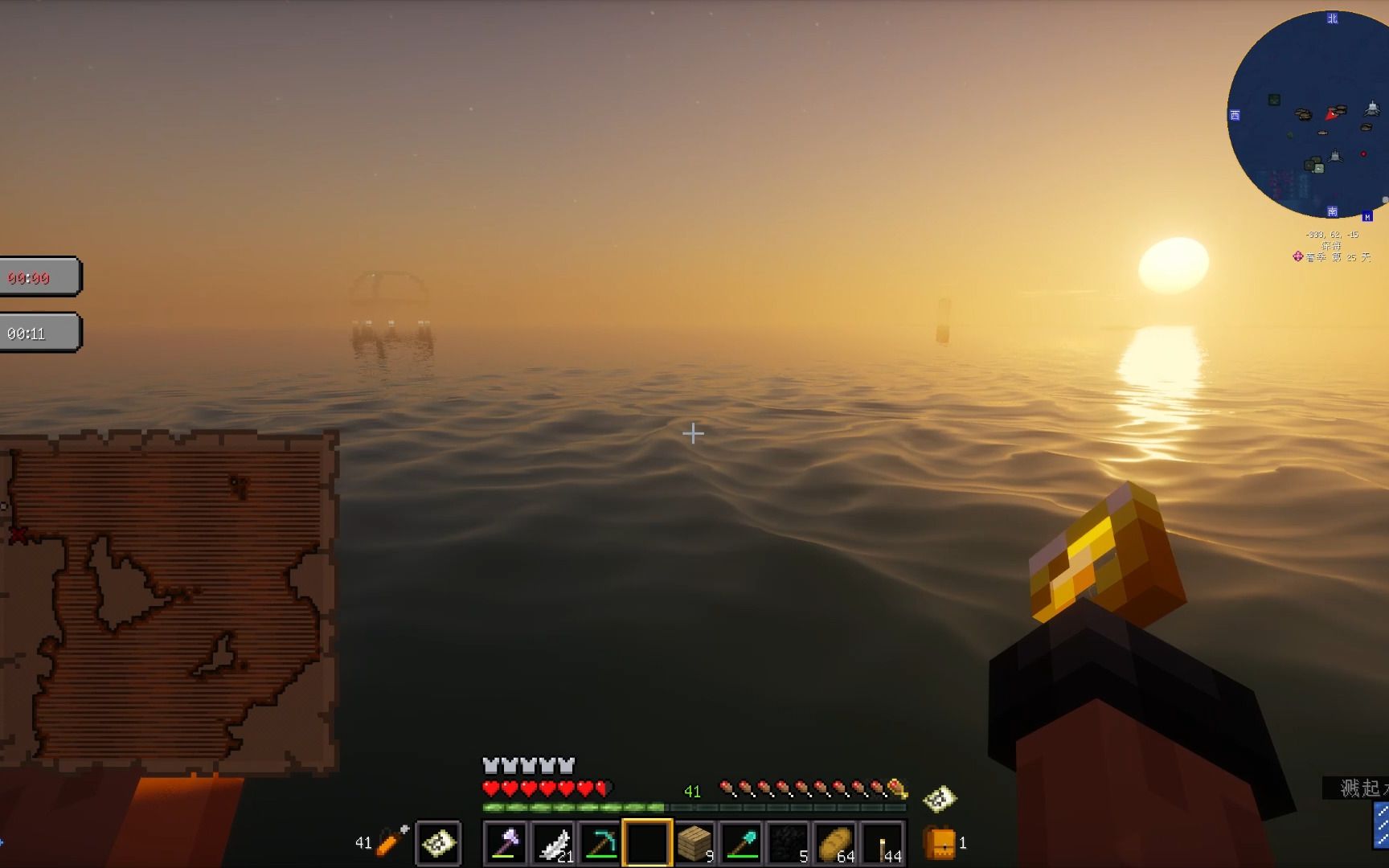The image size is (1389, 868).
Task: Select the oak planks hotbar slot
Action: pyautogui.click(x=694, y=842)
